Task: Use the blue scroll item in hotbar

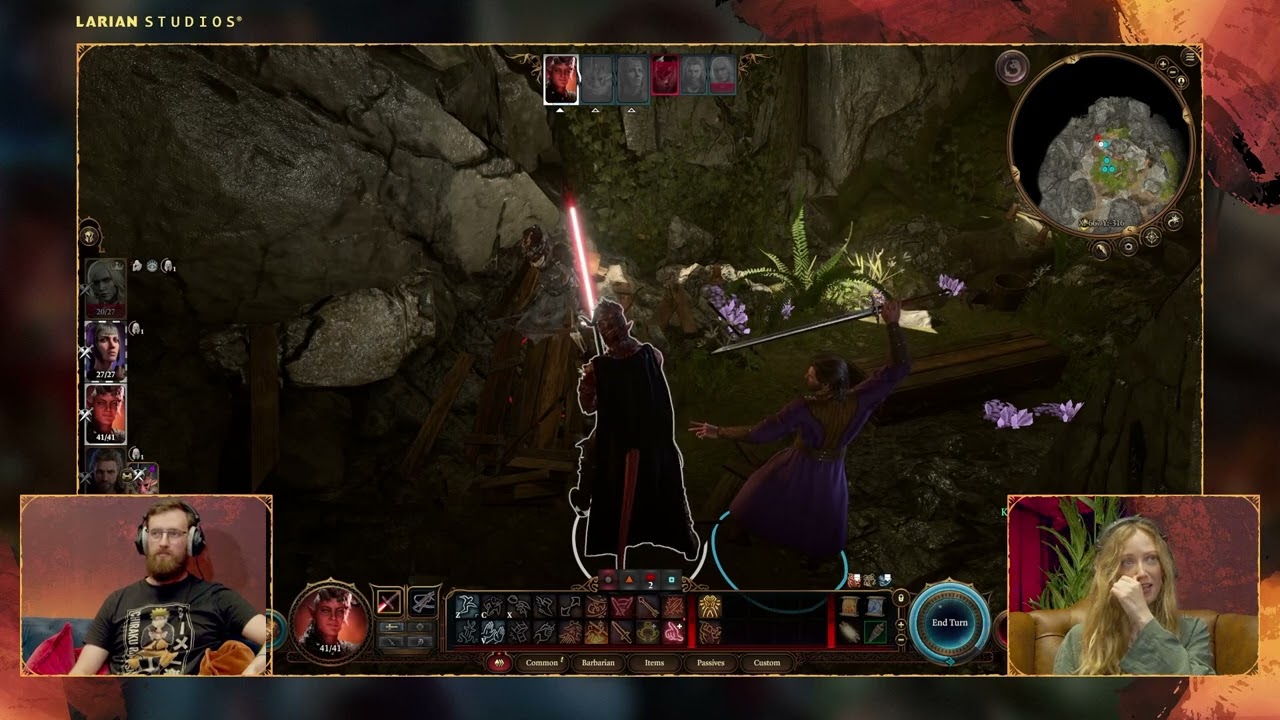Action: pos(875,606)
